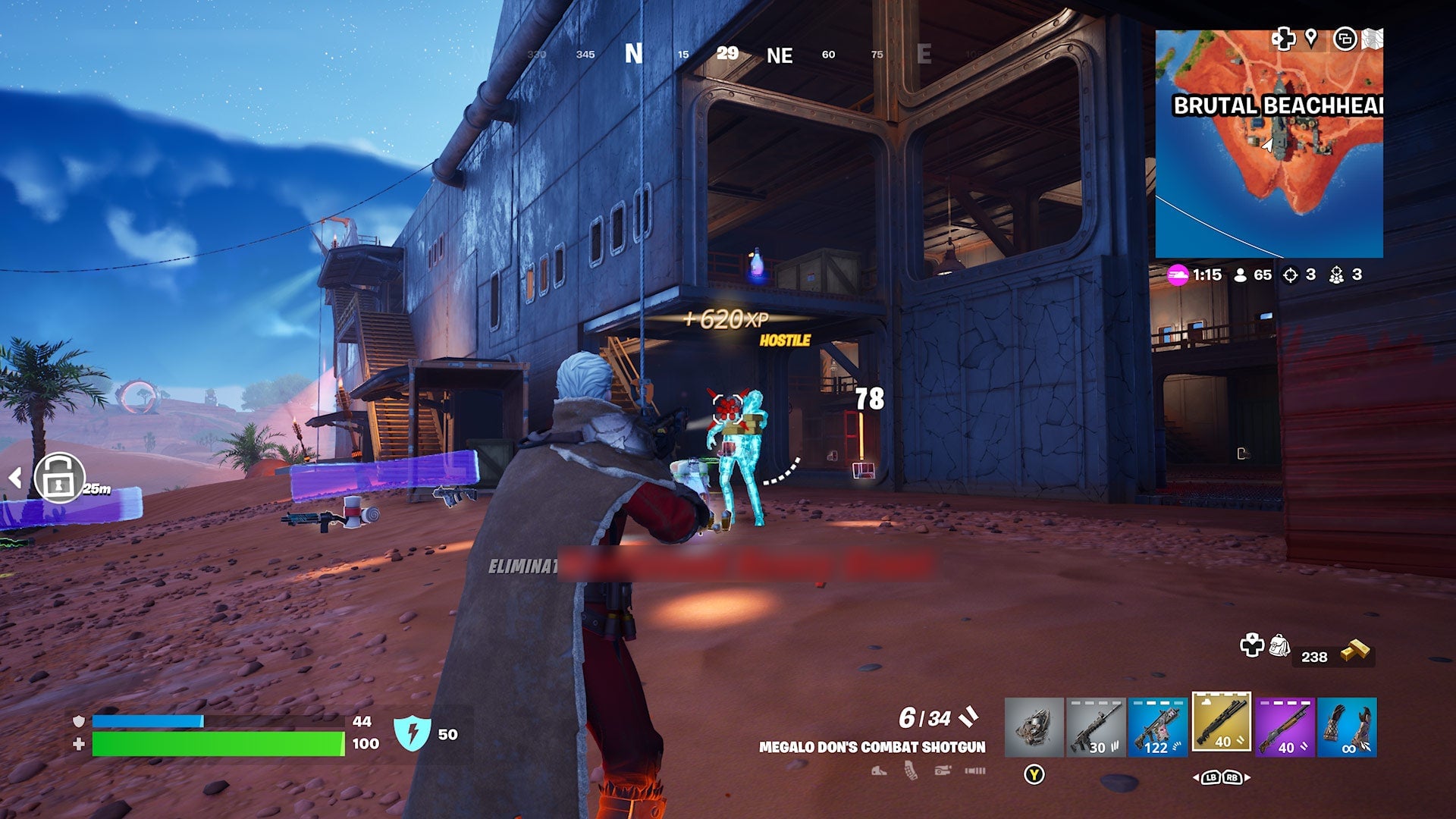Image resolution: width=1456 pixels, height=819 pixels.
Task: Click the player count icon showing 65
Action: [1241, 275]
